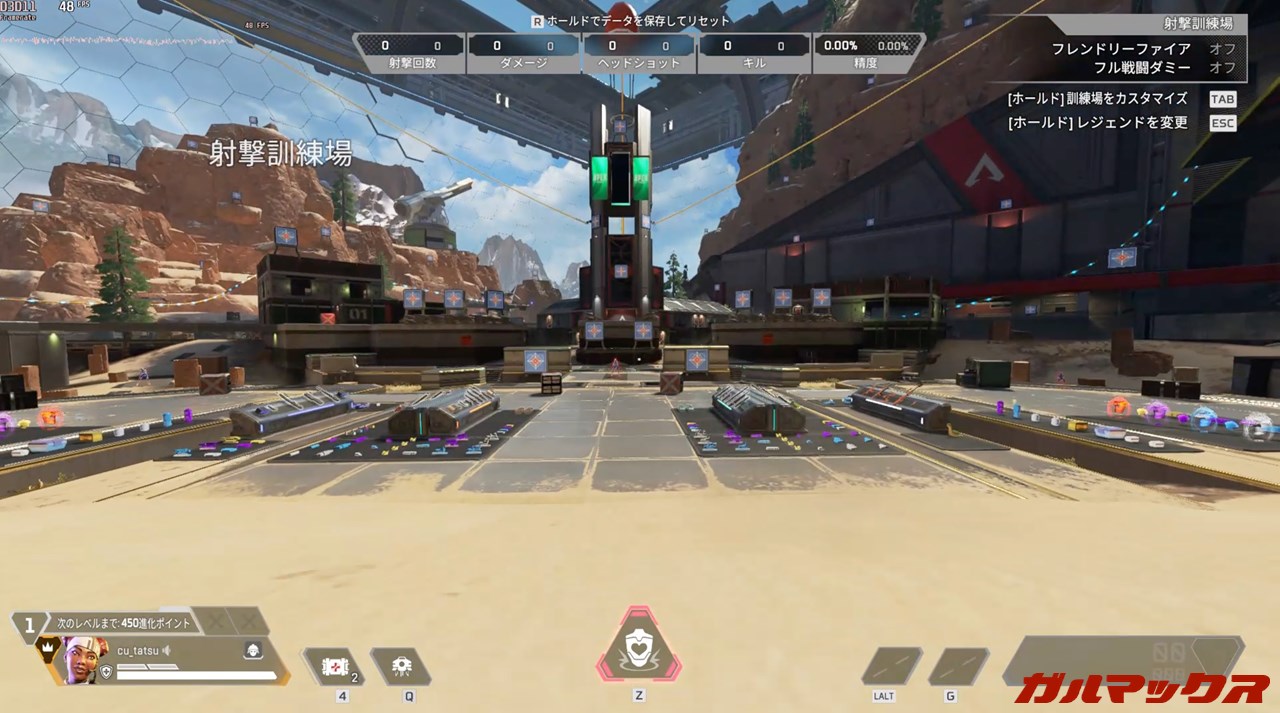Click the player name cu_tatsu
The image size is (1280, 713).
pos(138,650)
